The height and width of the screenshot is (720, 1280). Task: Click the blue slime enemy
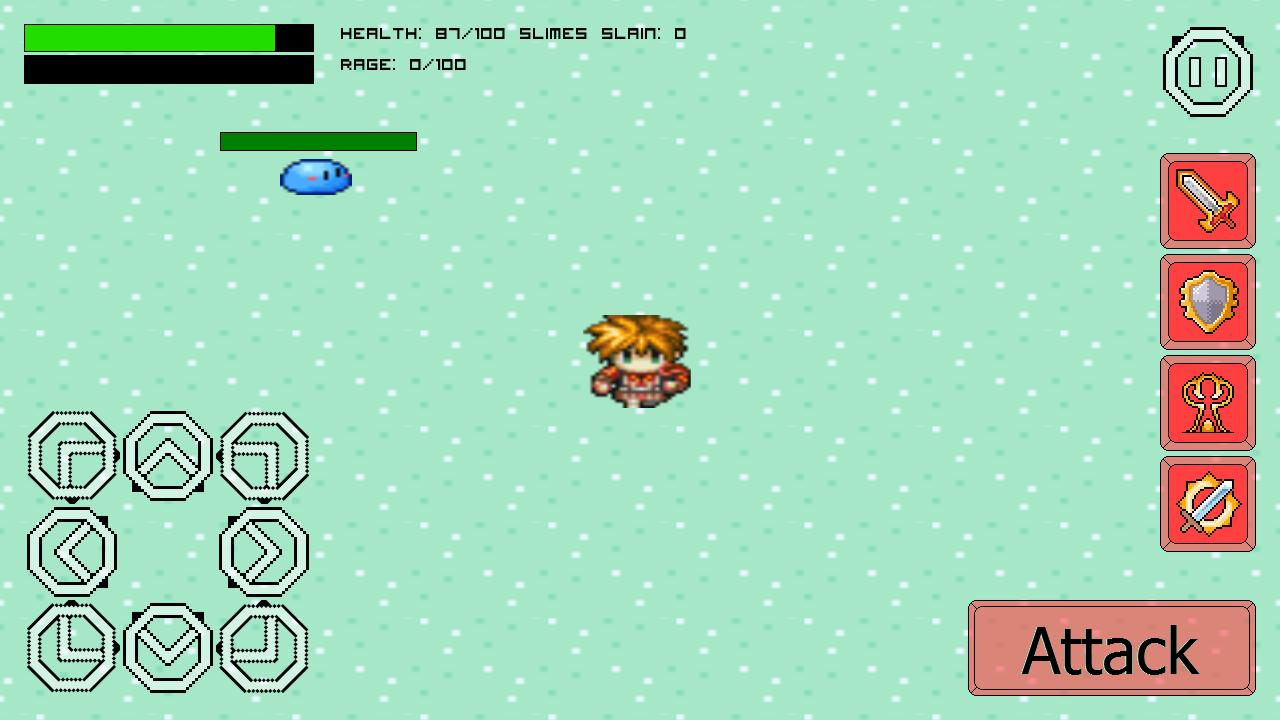[316, 176]
